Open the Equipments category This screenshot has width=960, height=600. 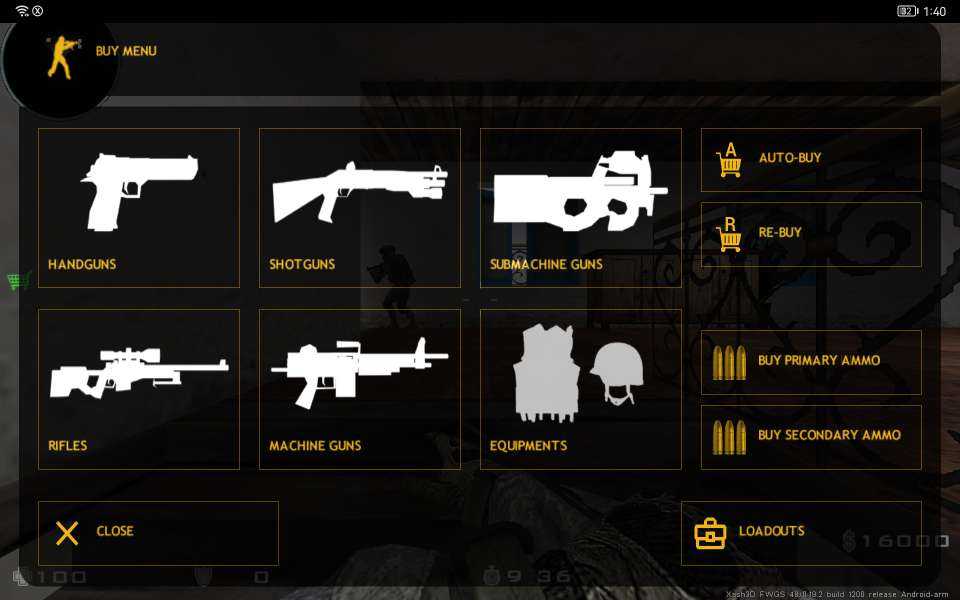tap(581, 389)
